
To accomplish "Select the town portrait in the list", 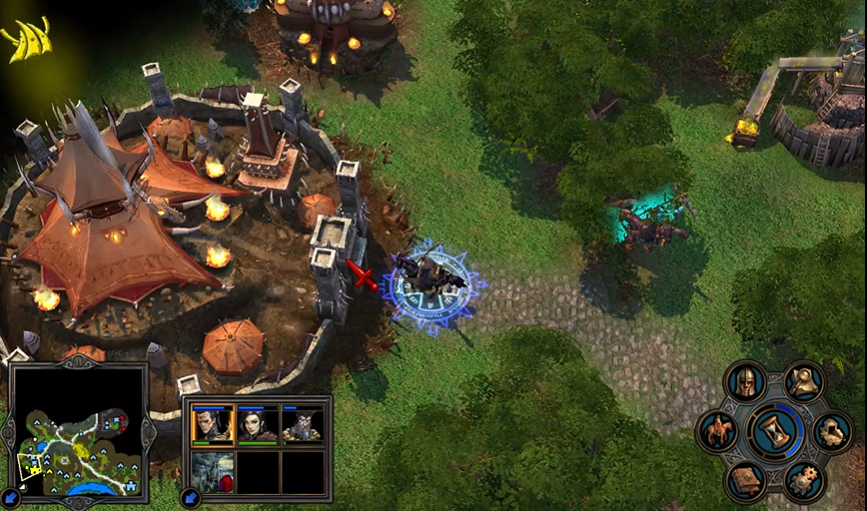I will (212, 472).
